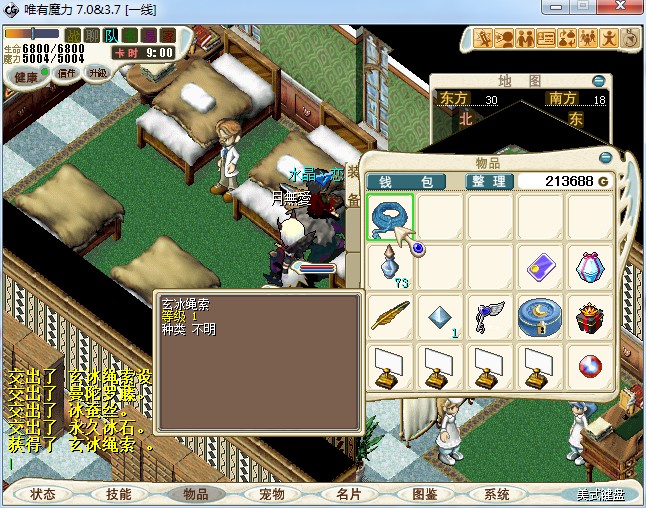Collapse the 地图 map panel

[x=598, y=81]
